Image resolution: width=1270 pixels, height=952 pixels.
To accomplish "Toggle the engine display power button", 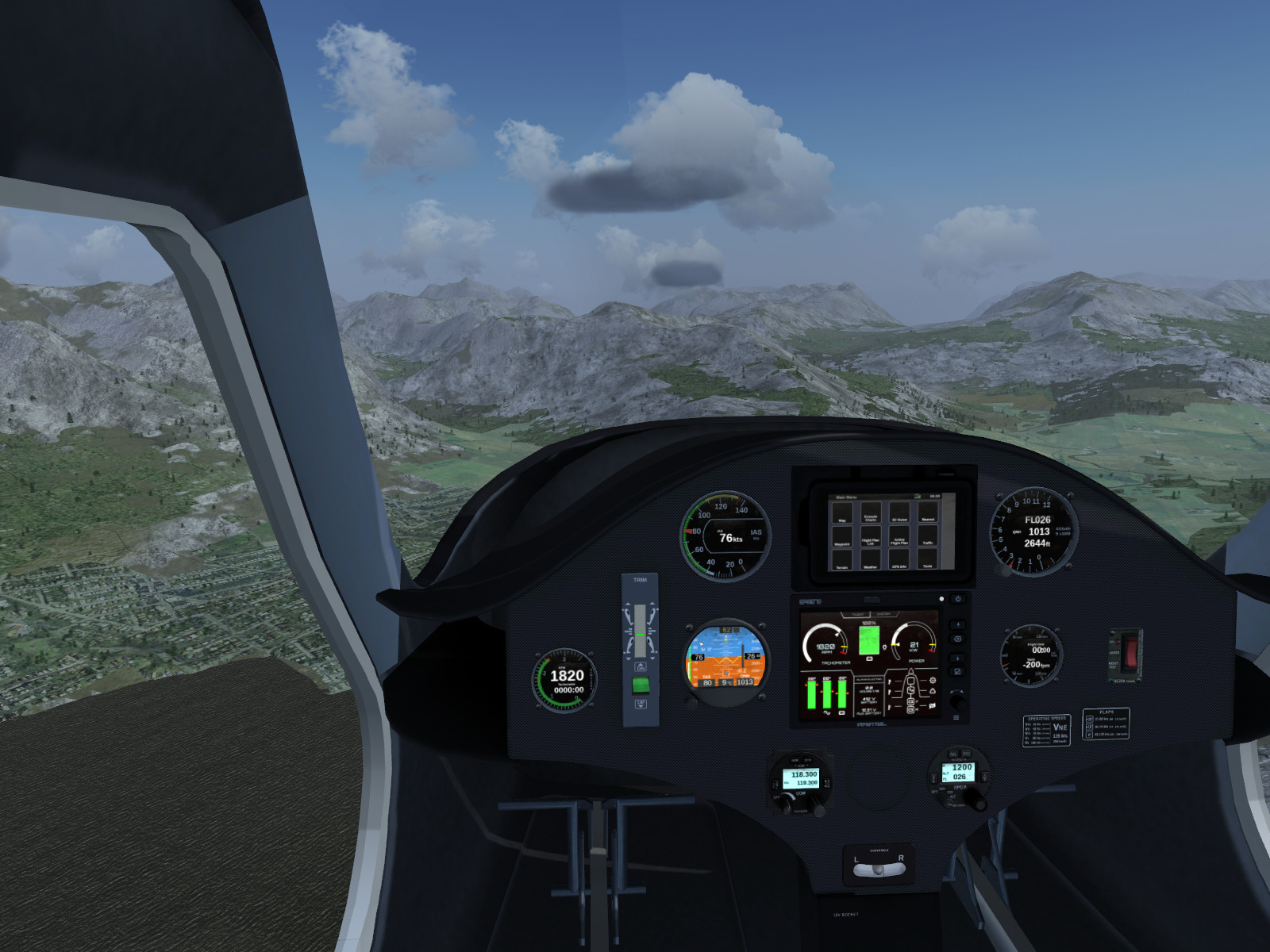I will click(958, 599).
